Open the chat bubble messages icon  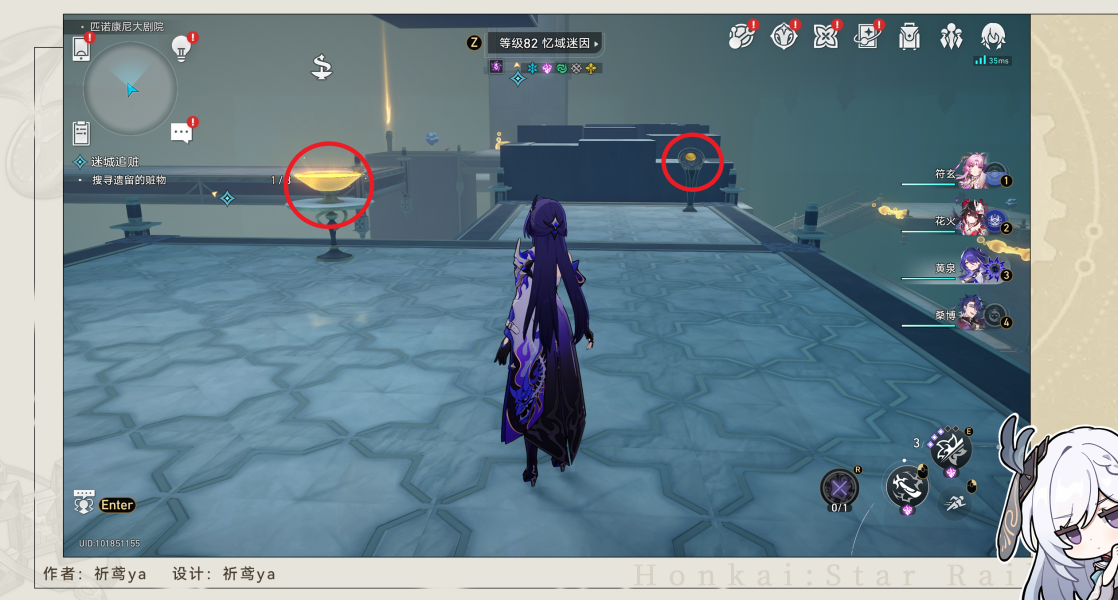coord(181,132)
